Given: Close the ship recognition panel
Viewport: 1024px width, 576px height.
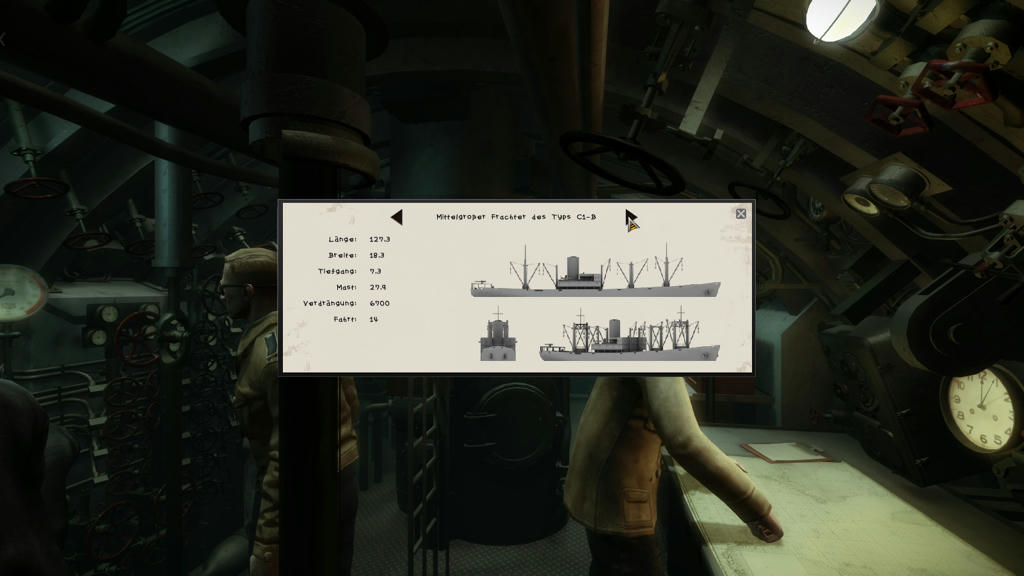Looking at the screenshot, I should (x=741, y=213).
